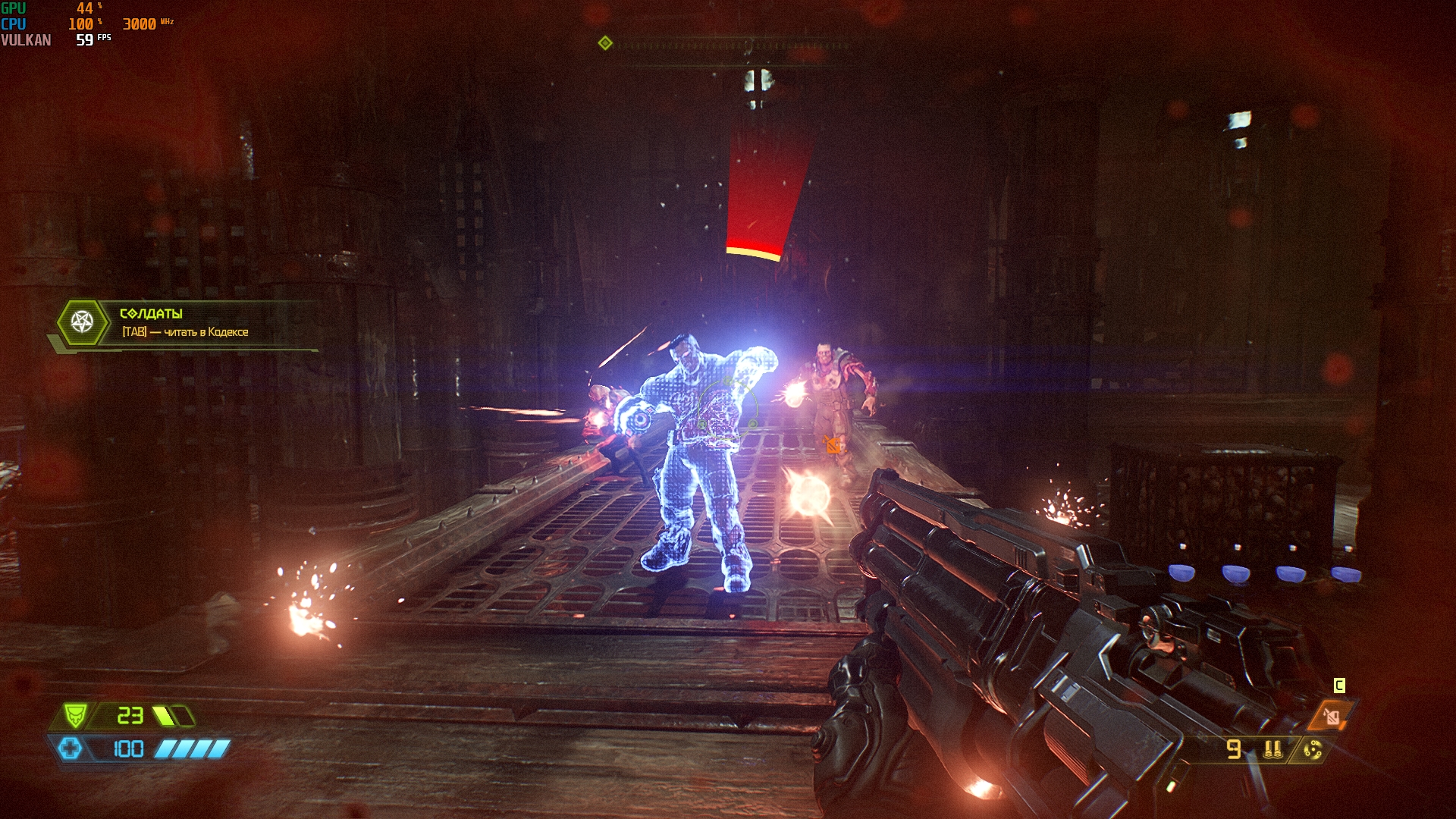Select the green diamond compass marker
The height and width of the screenshot is (819, 1456).
point(605,43)
